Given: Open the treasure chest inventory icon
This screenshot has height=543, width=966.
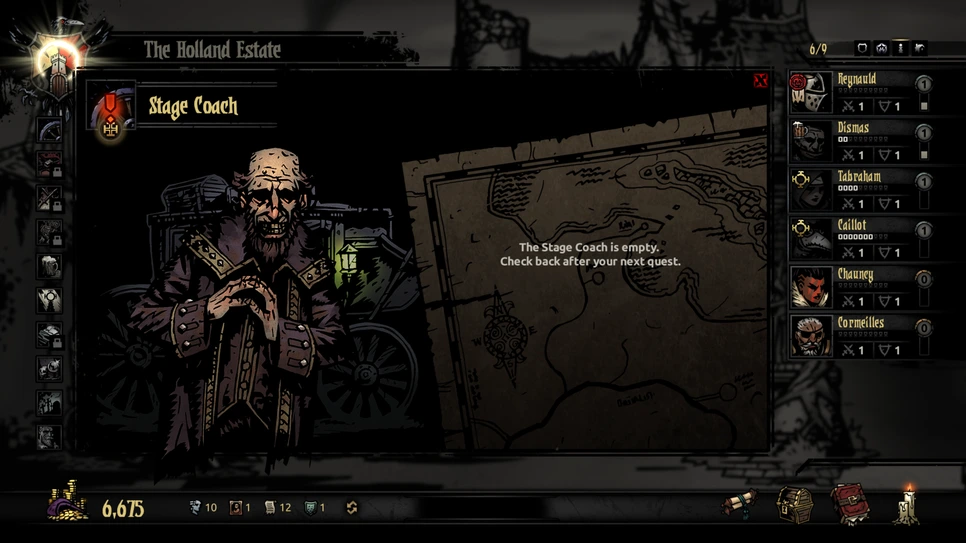Looking at the screenshot, I should tap(795, 505).
